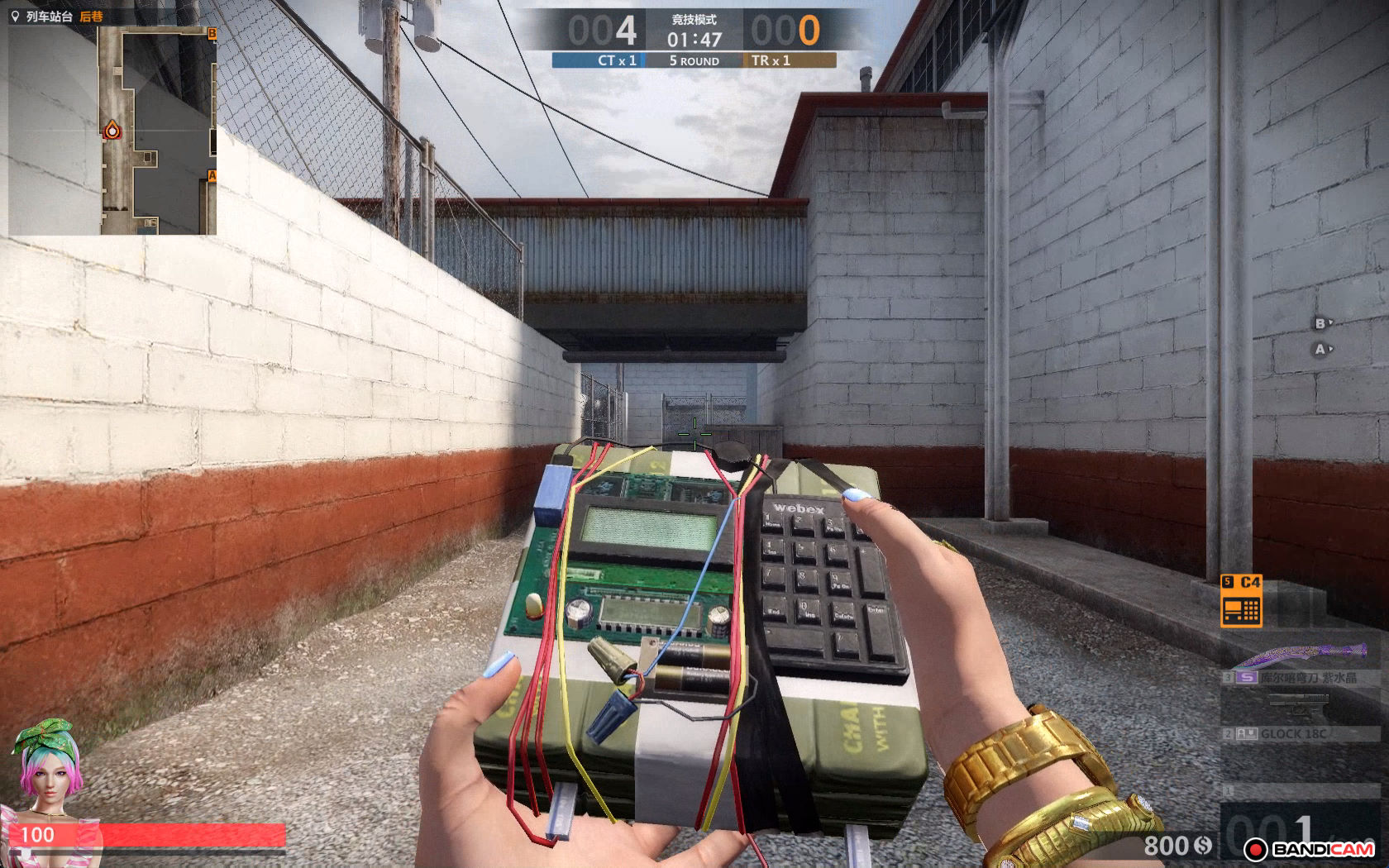Click the B site direction indicator
The height and width of the screenshot is (868, 1389).
(1323, 323)
